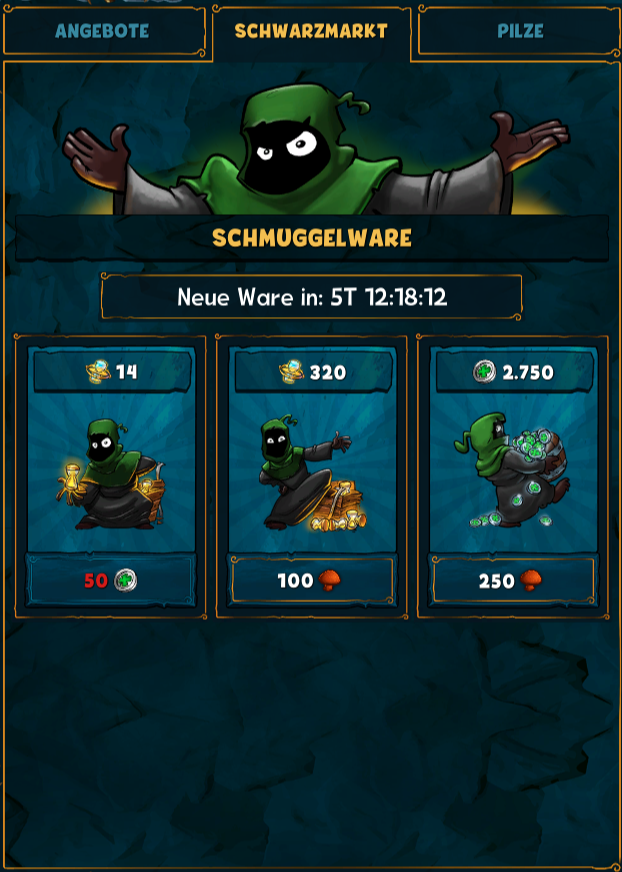This screenshot has height=872, width=622.
Task: Buy 2.750 coins for 250 mushrooms
Action: pos(513,580)
